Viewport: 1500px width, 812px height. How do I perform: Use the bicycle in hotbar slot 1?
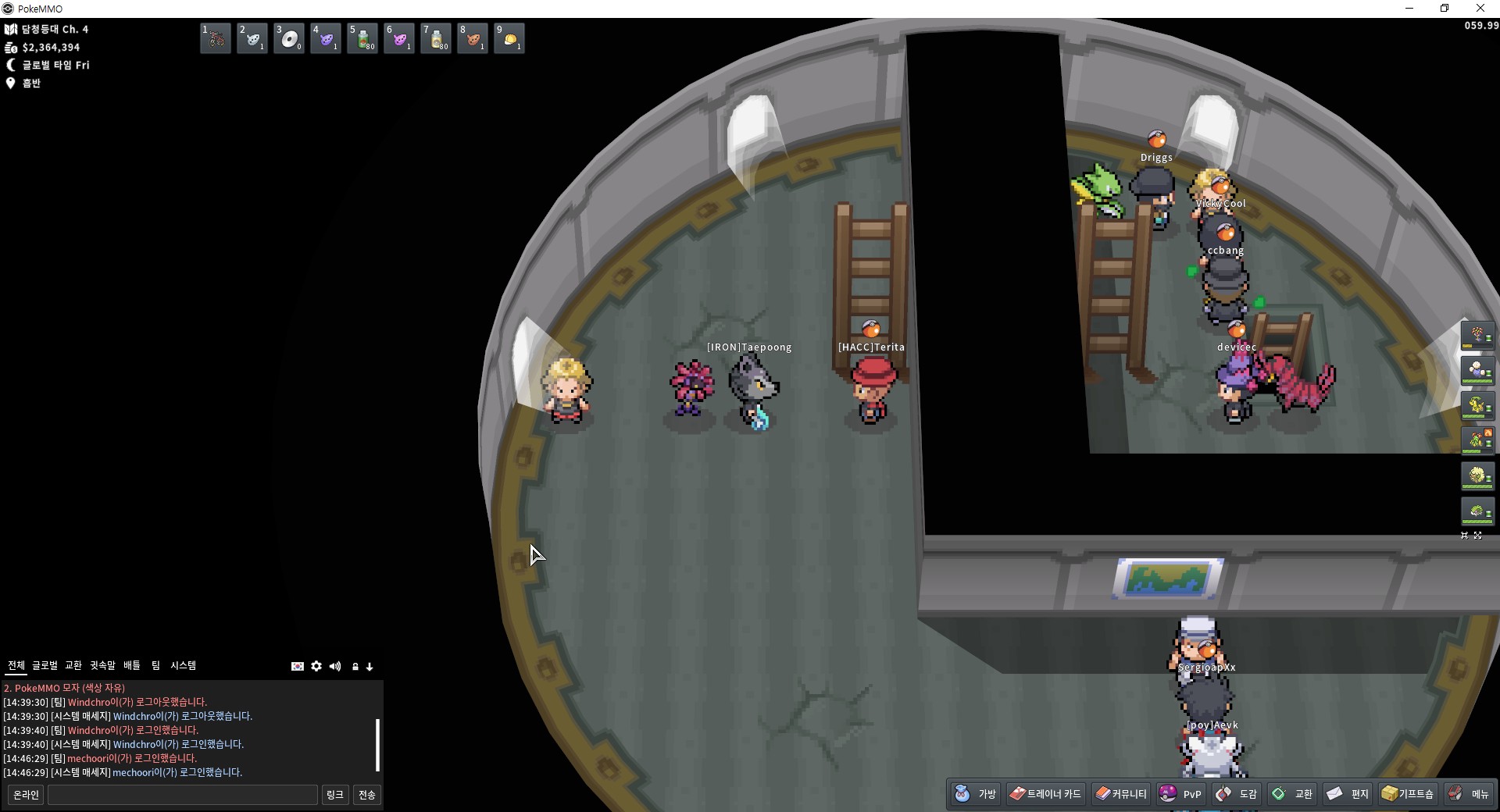click(216, 38)
